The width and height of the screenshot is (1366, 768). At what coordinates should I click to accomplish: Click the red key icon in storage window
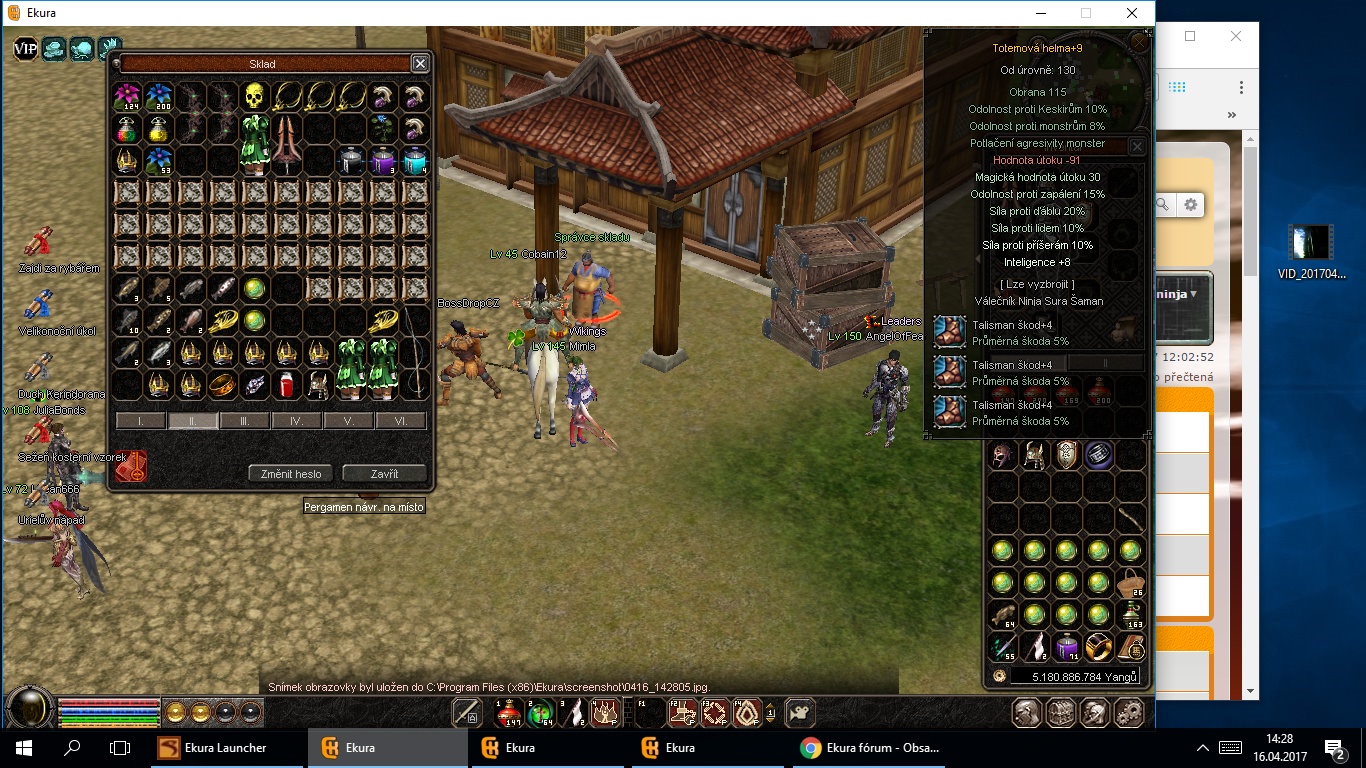131,467
